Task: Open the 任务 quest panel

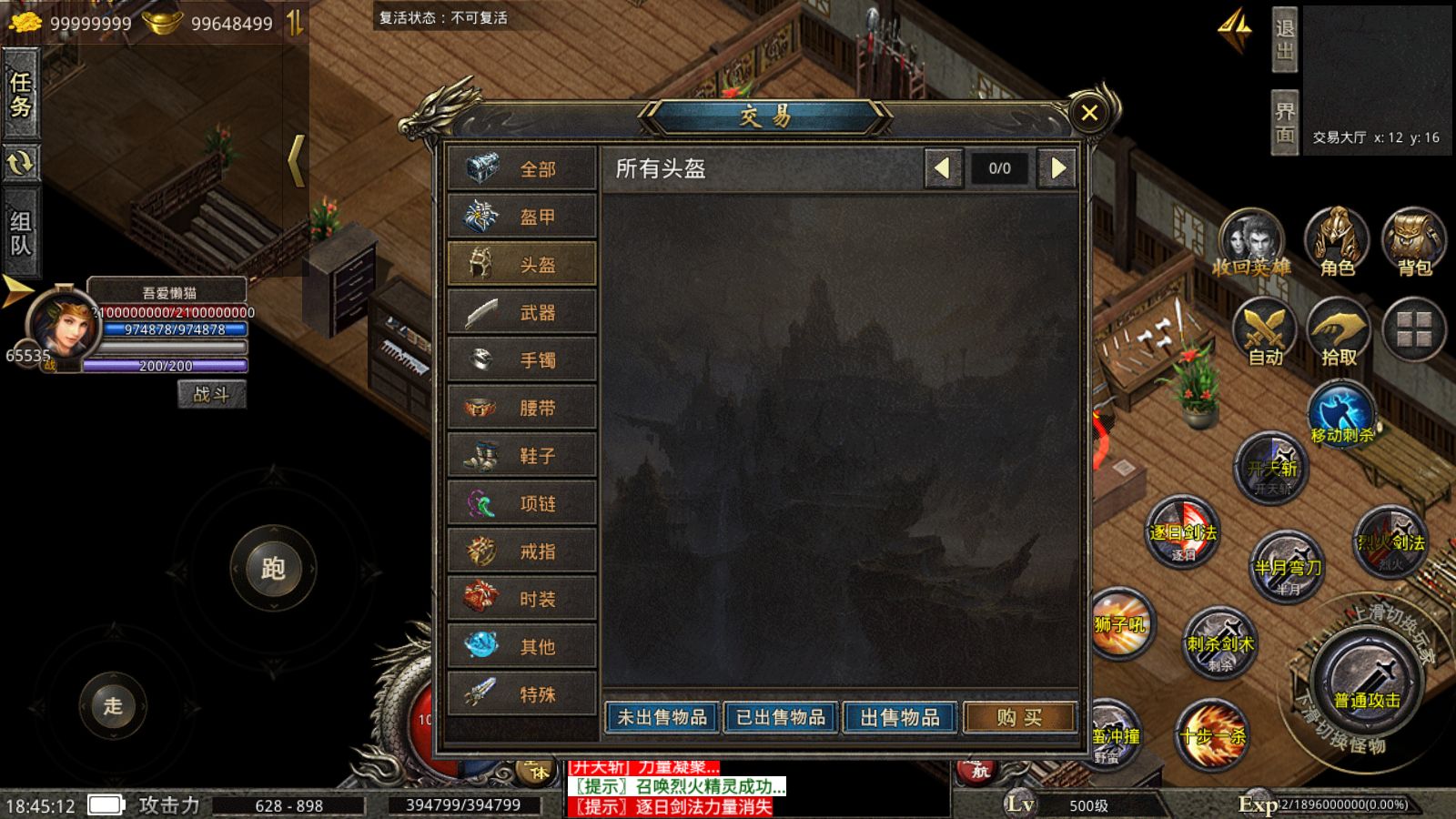Action: [x=21, y=95]
